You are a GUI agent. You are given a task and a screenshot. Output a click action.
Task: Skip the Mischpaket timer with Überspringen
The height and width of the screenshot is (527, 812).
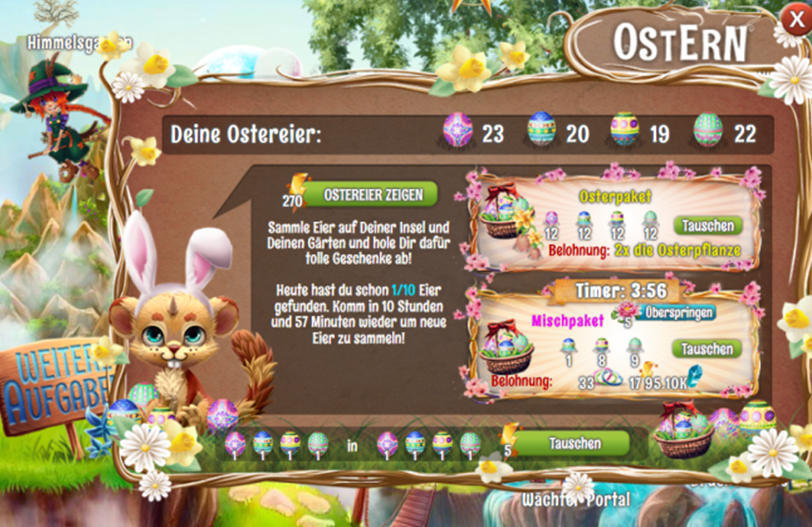click(677, 312)
